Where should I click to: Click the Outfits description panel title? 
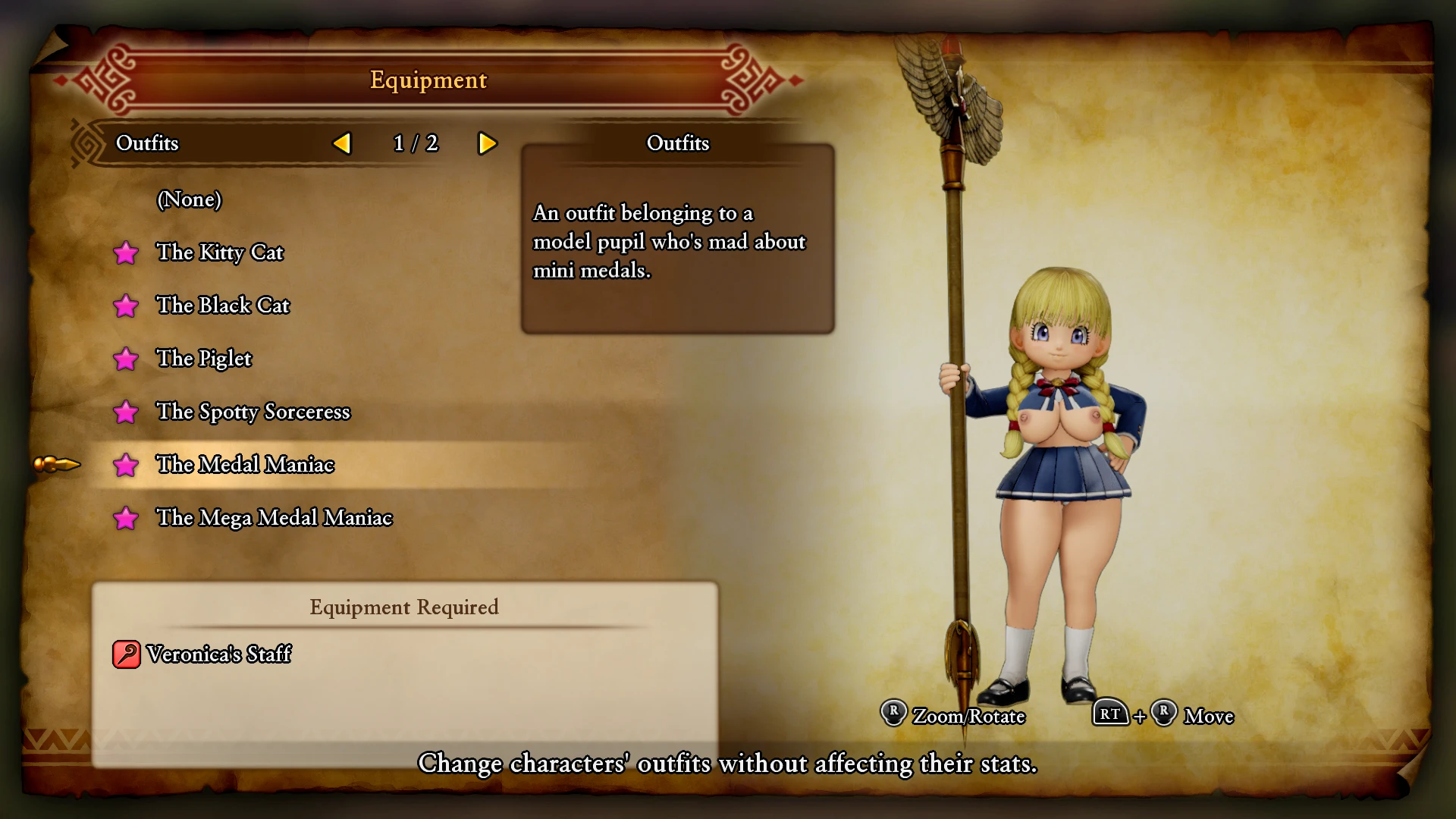[x=677, y=143]
